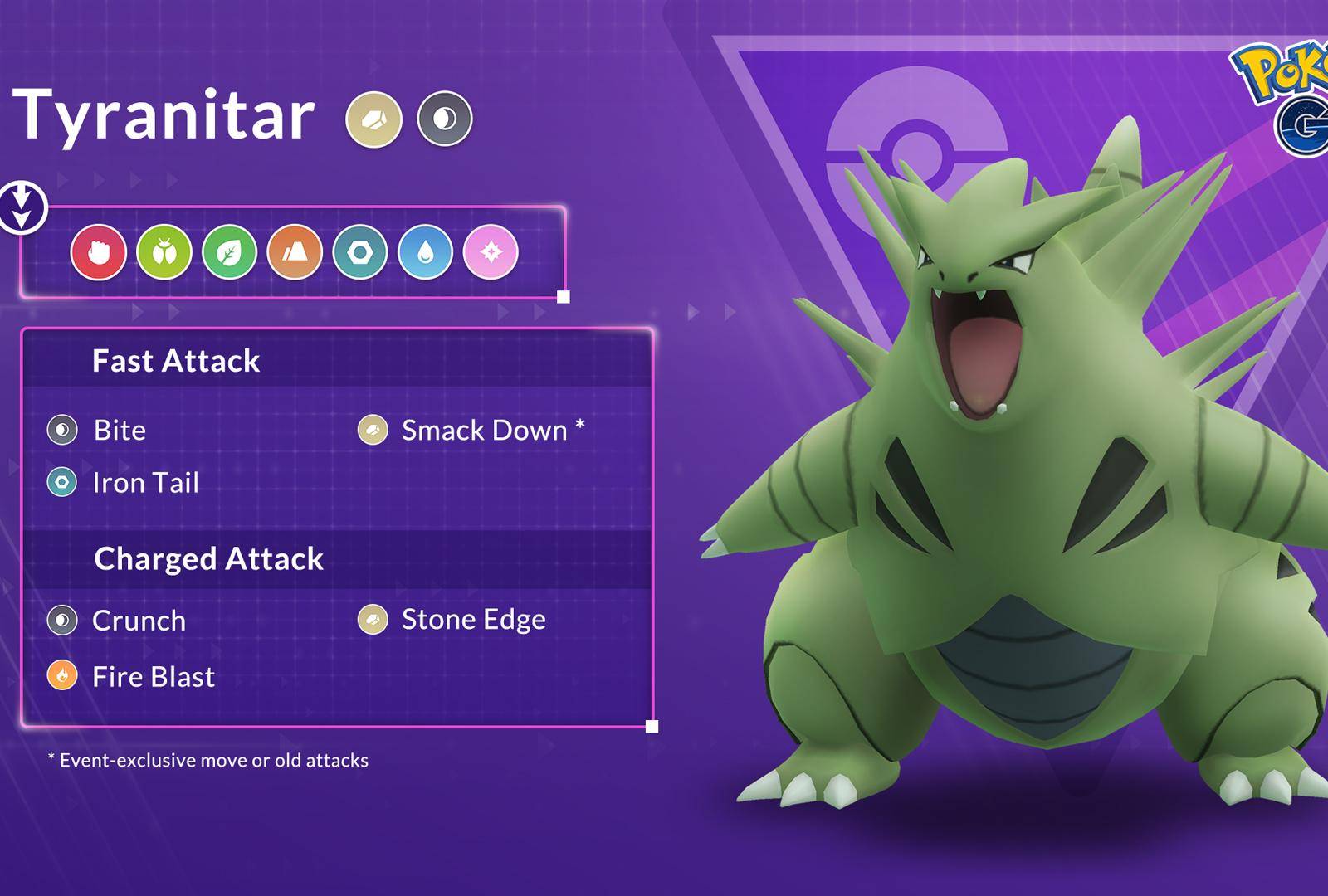Select the pink Fairy type weakness icon

pos(491,252)
